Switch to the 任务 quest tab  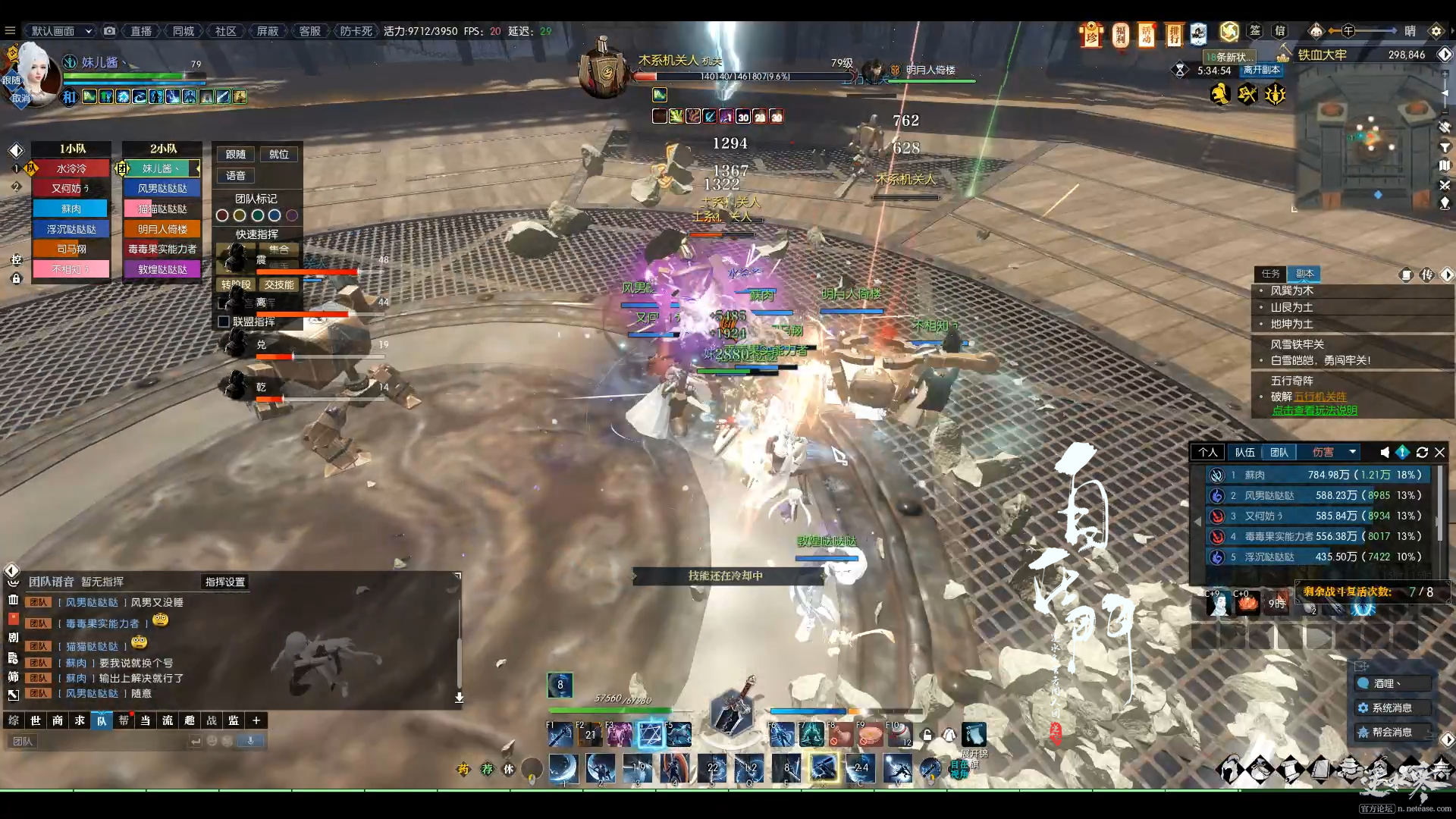(1270, 274)
